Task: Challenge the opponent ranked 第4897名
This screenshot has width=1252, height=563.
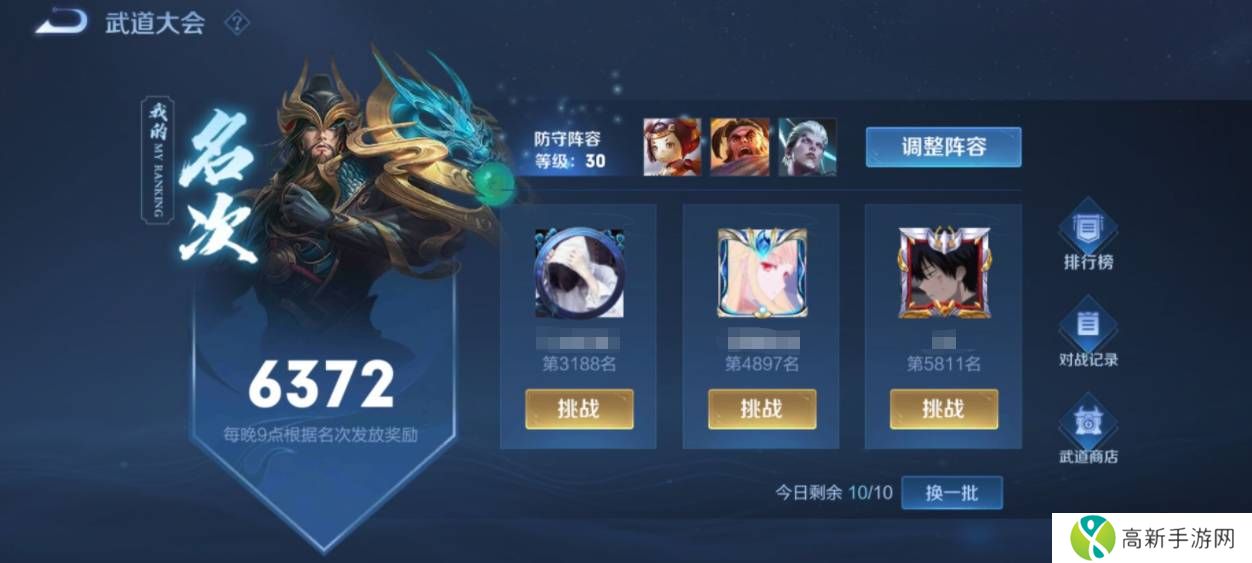Action: [762, 409]
